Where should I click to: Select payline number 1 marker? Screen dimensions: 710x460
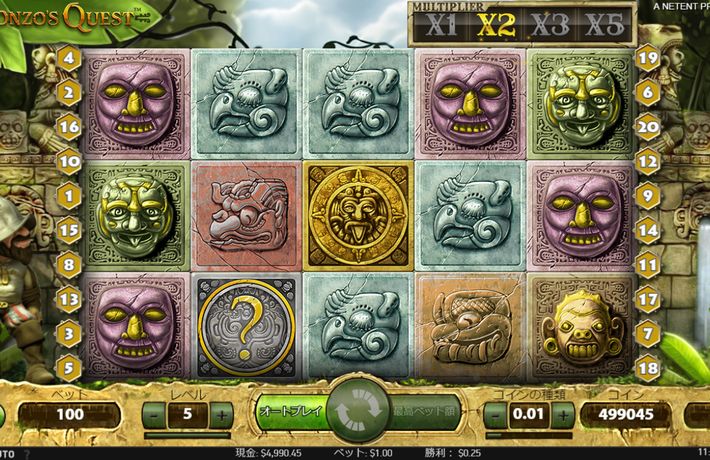point(70,195)
